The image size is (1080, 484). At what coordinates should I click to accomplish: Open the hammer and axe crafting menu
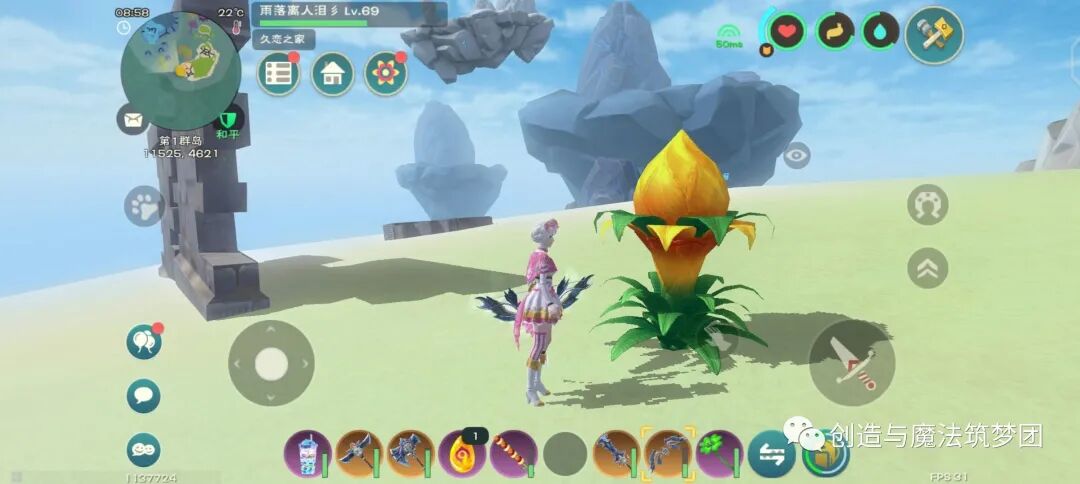[x=934, y=35]
